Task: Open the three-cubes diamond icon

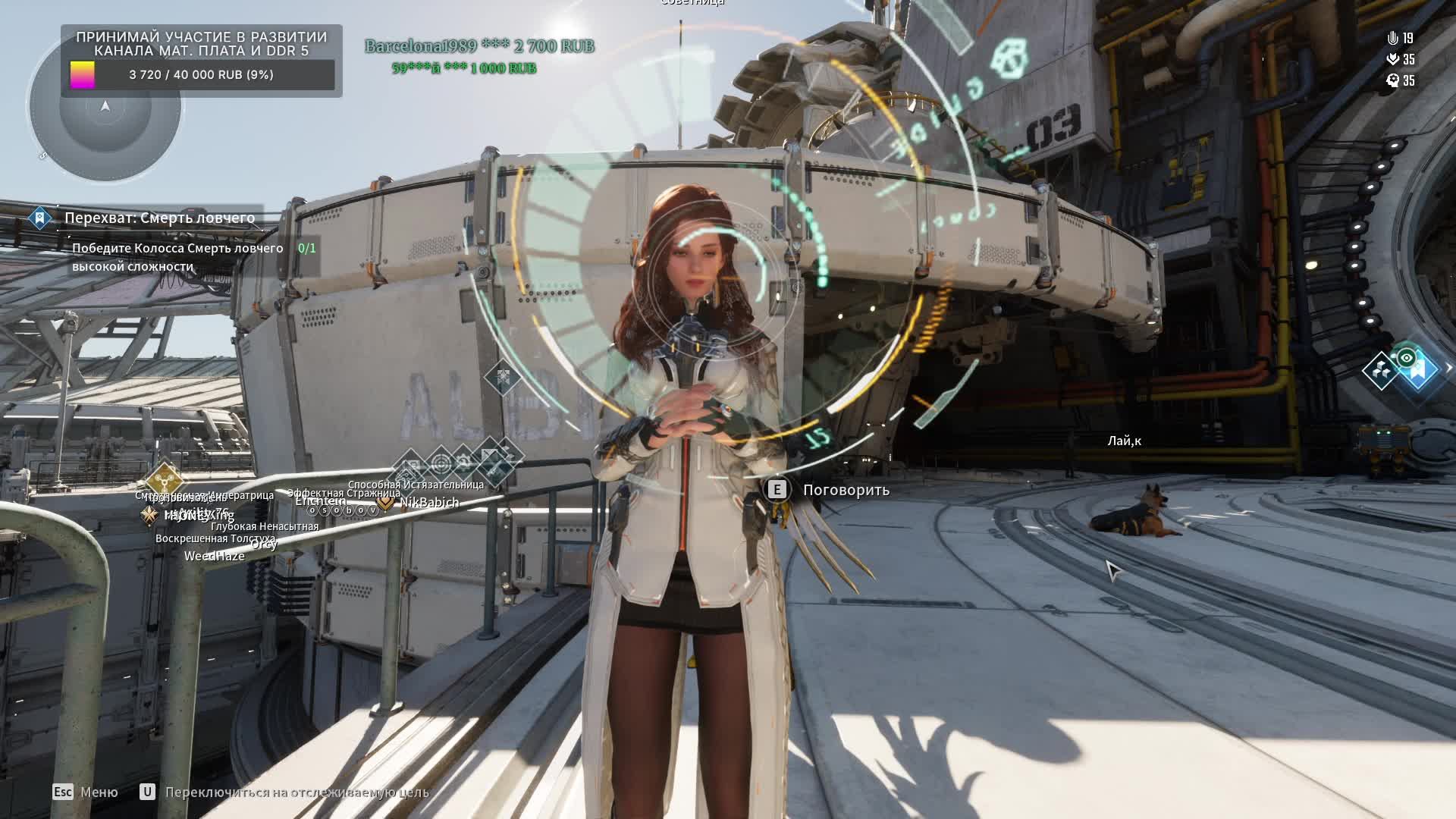Action: pos(1380,371)
